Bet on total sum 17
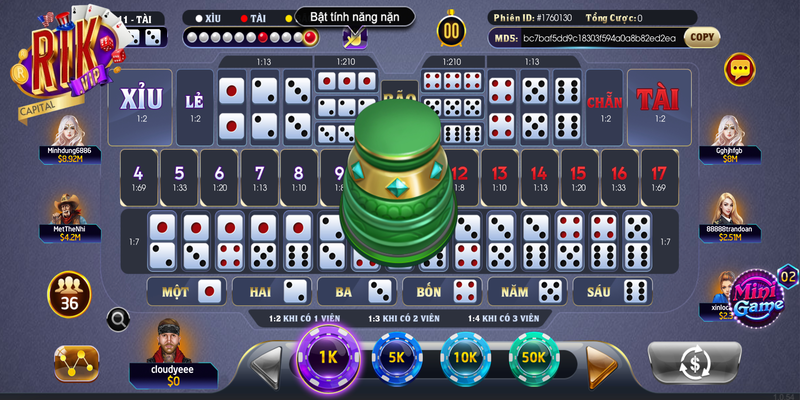The height and width of the screenshot is (400, 800). coord(658,178)
